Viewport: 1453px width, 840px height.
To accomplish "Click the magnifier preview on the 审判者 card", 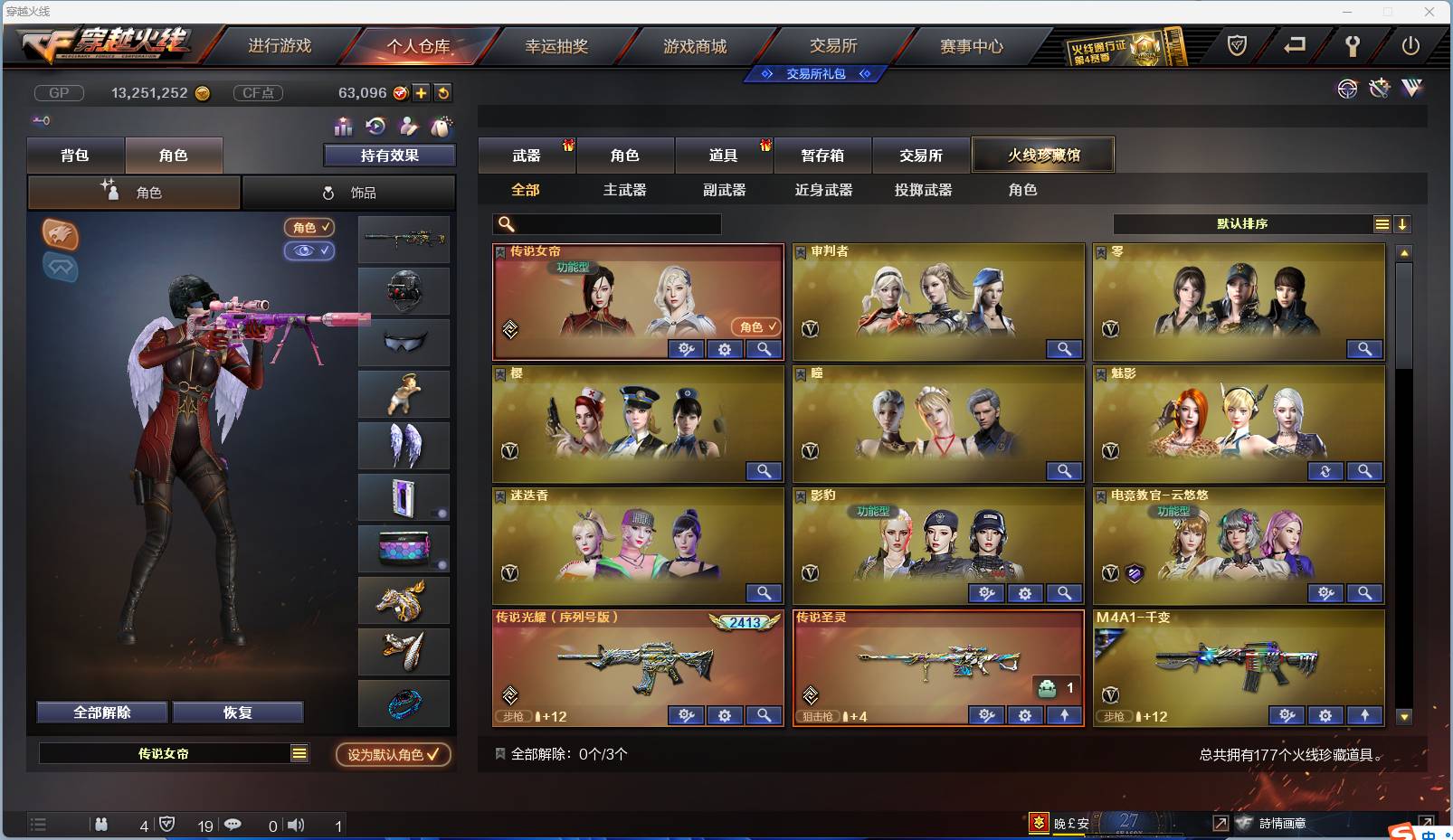I will click(1065, 349).
